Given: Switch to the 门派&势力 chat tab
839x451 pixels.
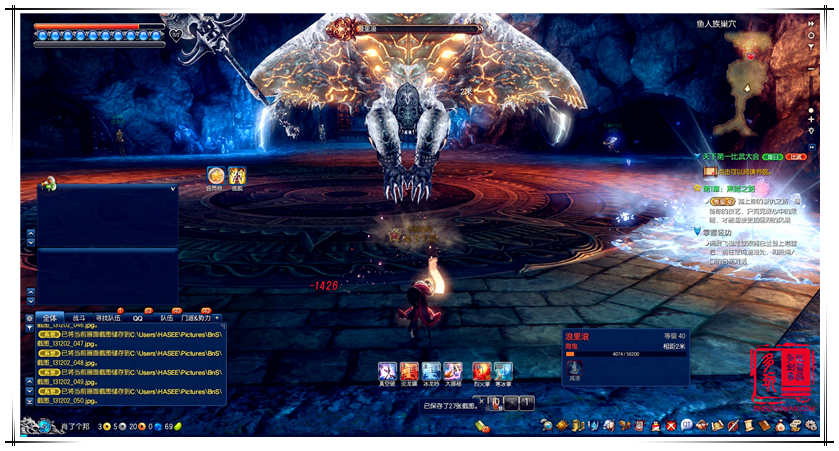Looking at the screenshot, I should (x=197, y=317).
